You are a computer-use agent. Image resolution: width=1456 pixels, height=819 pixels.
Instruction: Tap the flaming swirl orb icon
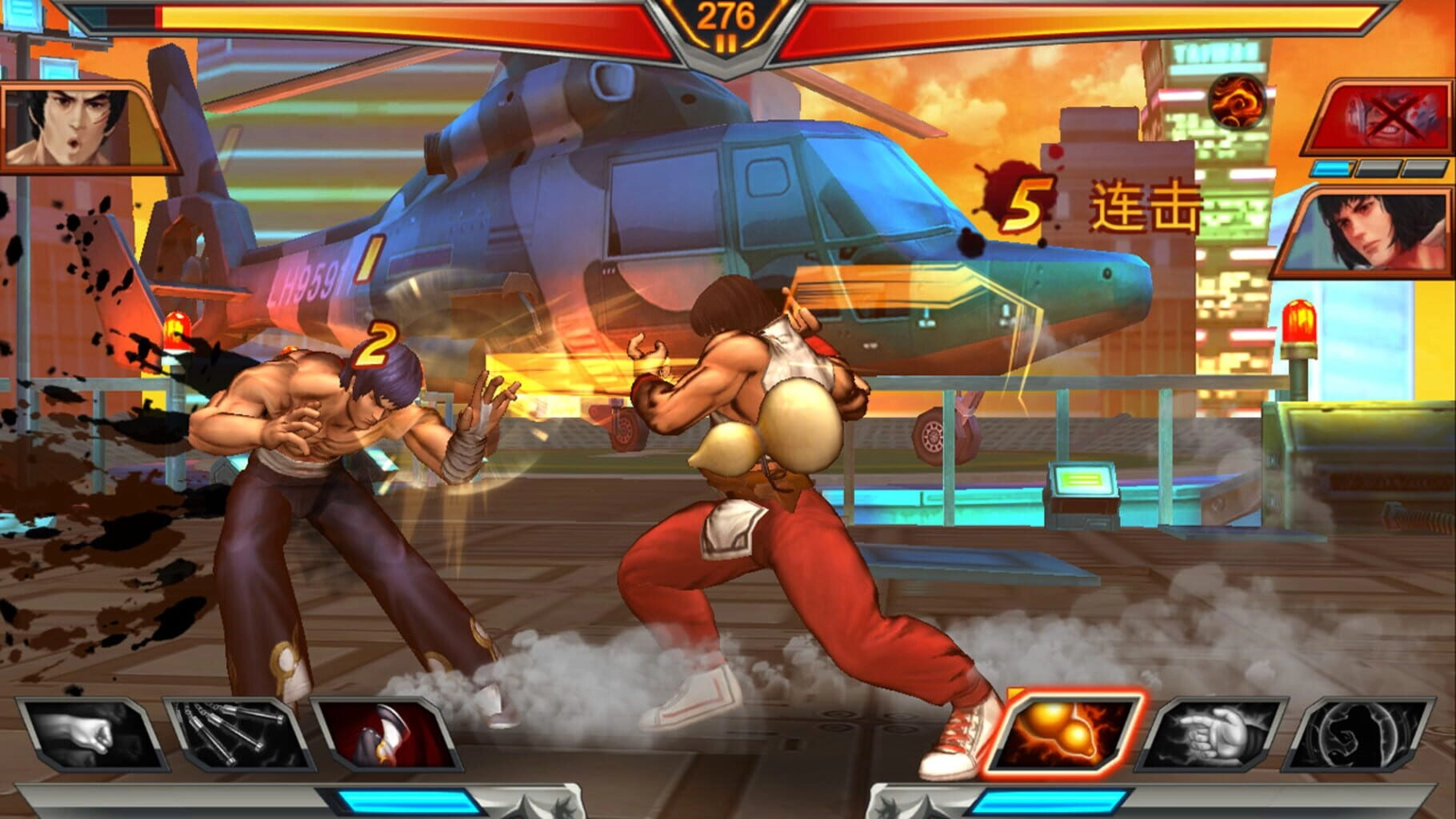(x=1237, y=102)
